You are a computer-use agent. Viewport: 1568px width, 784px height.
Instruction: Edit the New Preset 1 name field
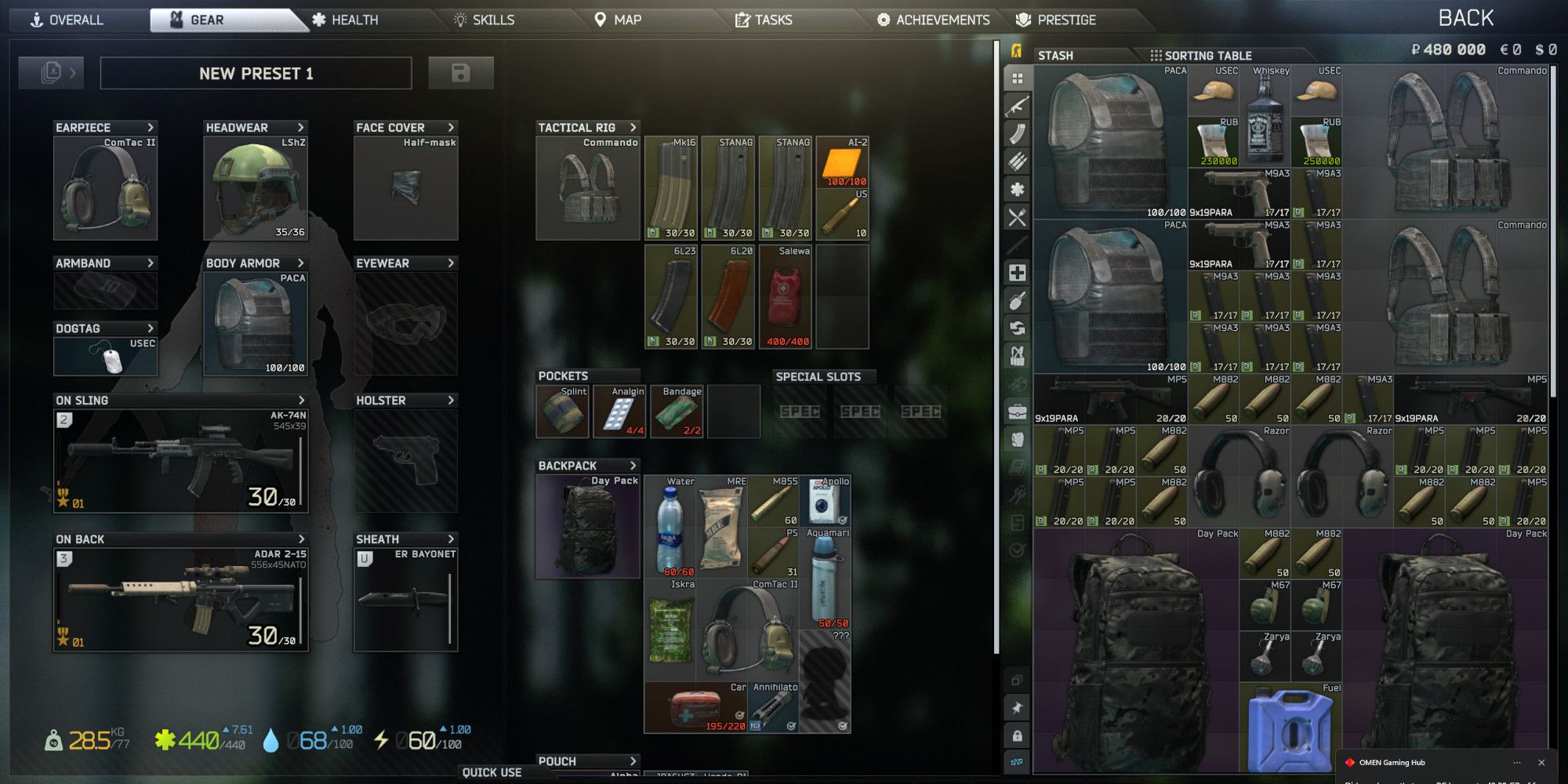click(256, 74)
